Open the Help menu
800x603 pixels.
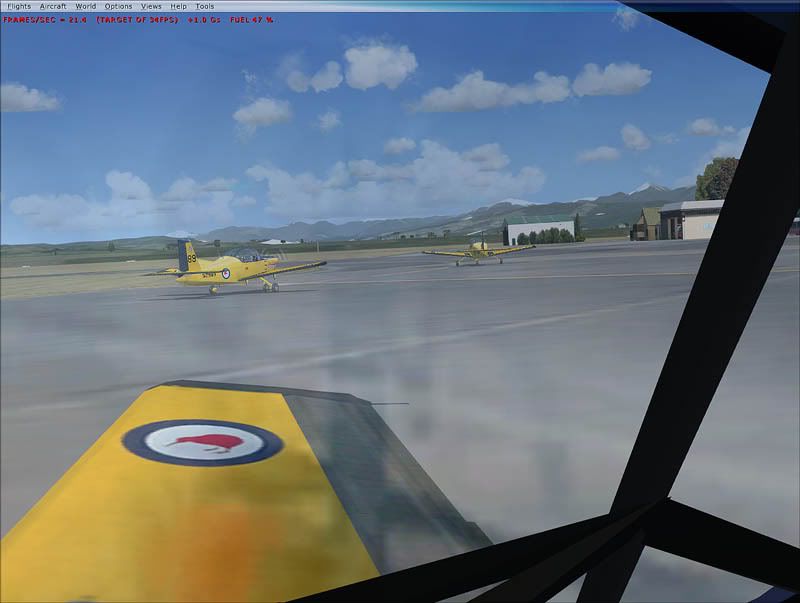pyautogui.click(x=178, y=6)
